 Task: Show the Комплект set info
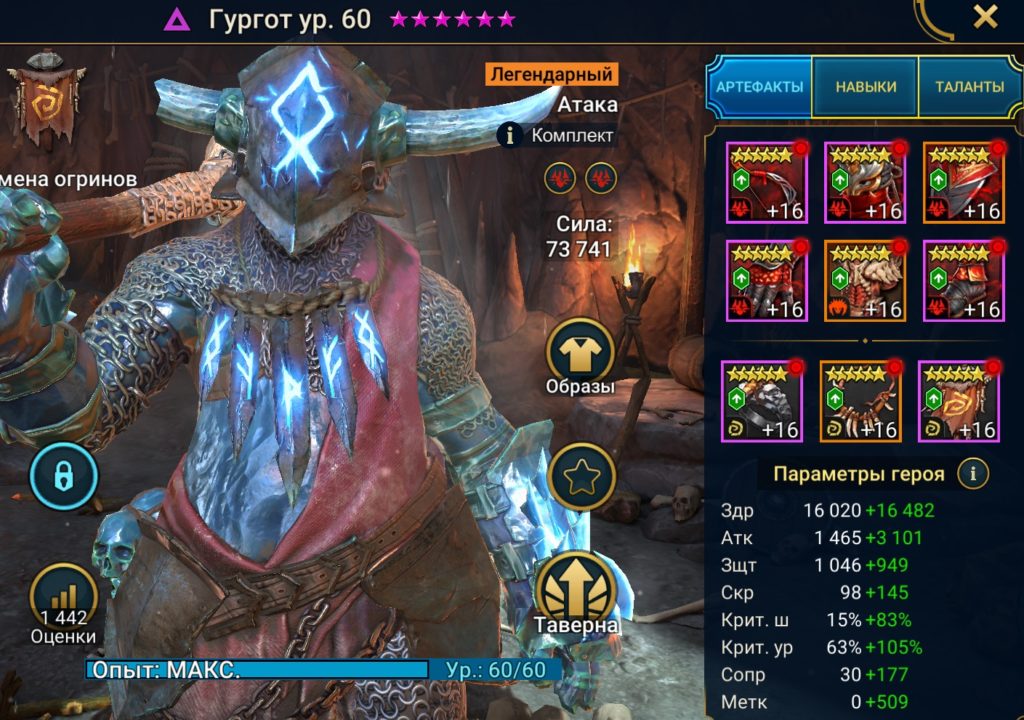pyautogui.click(x=511, y=135)
